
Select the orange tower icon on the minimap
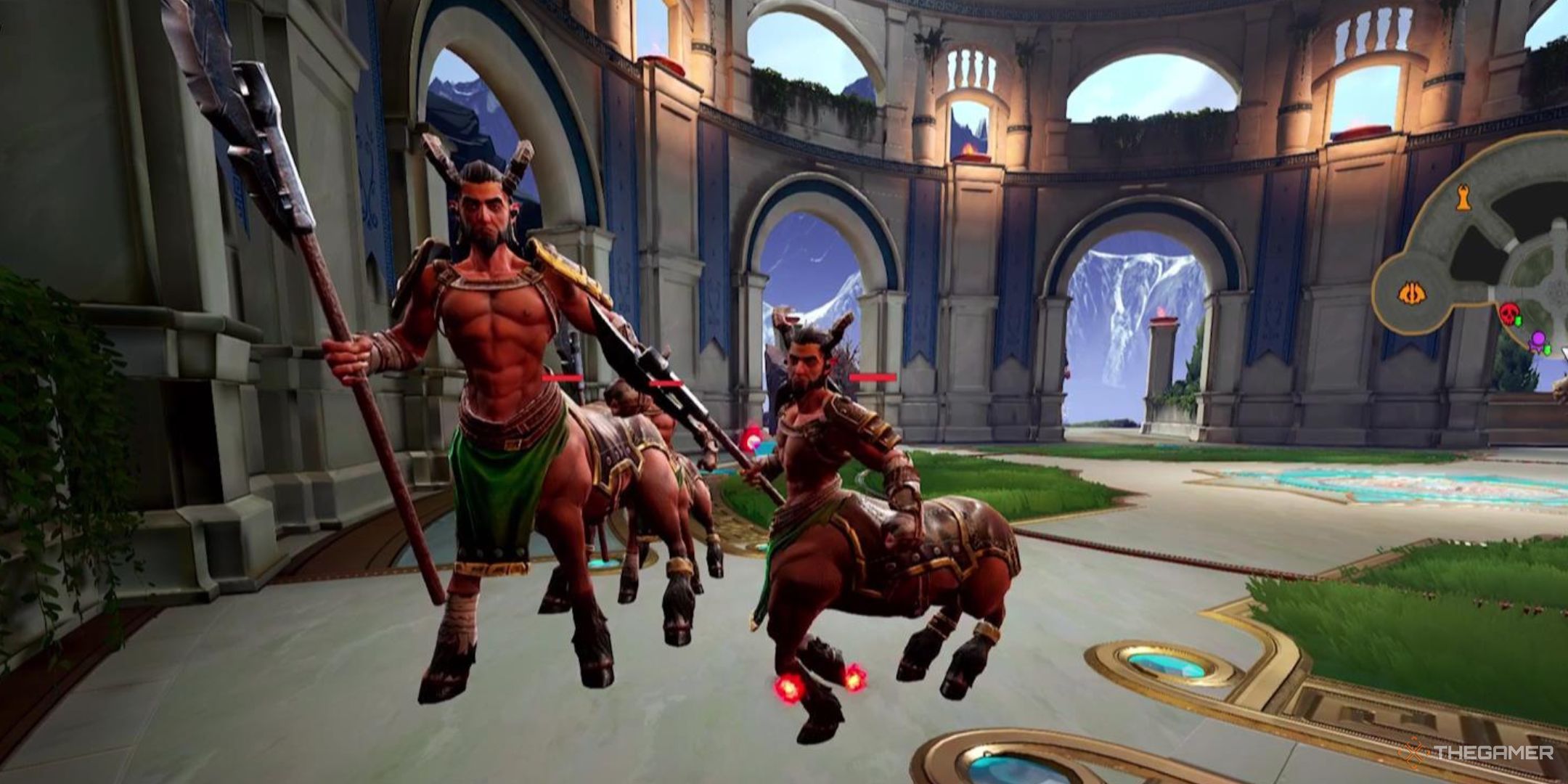(x=1463, y=197)
